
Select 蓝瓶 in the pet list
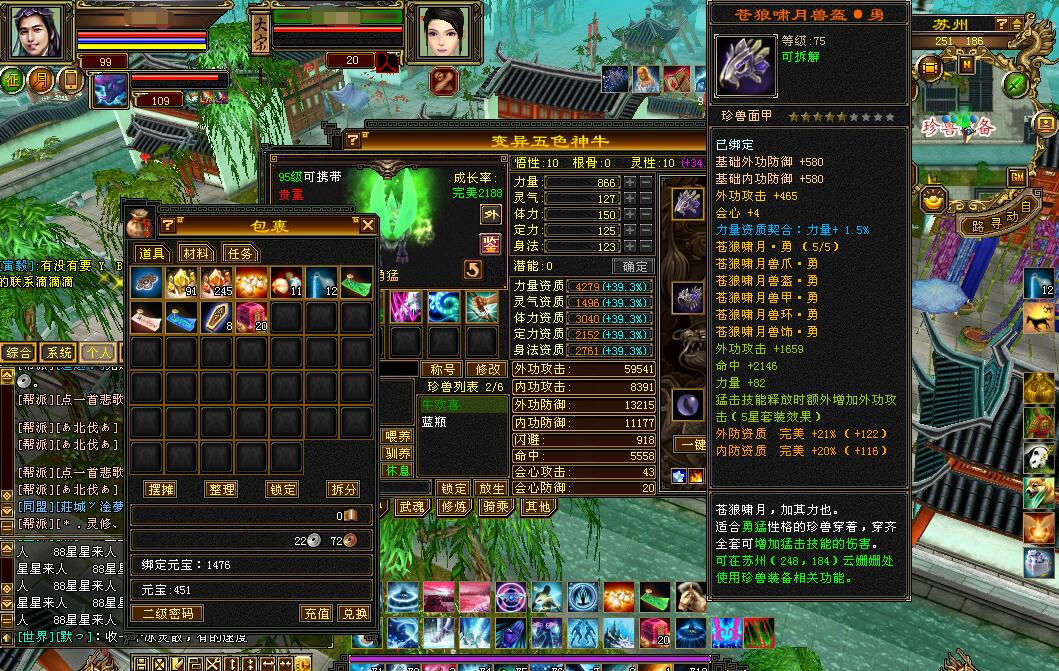coord(434,422)
